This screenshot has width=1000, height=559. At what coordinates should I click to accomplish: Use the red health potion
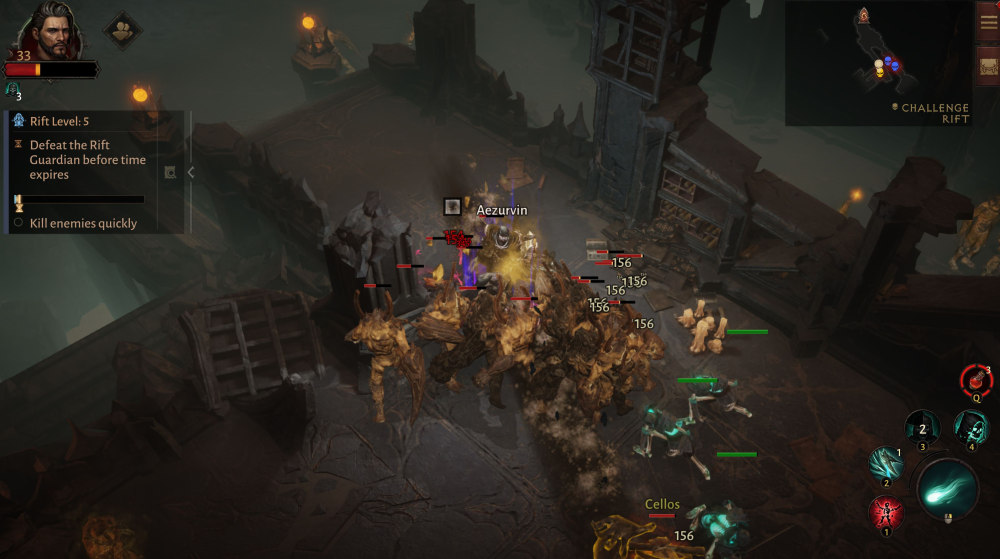(x=975, y=380)
